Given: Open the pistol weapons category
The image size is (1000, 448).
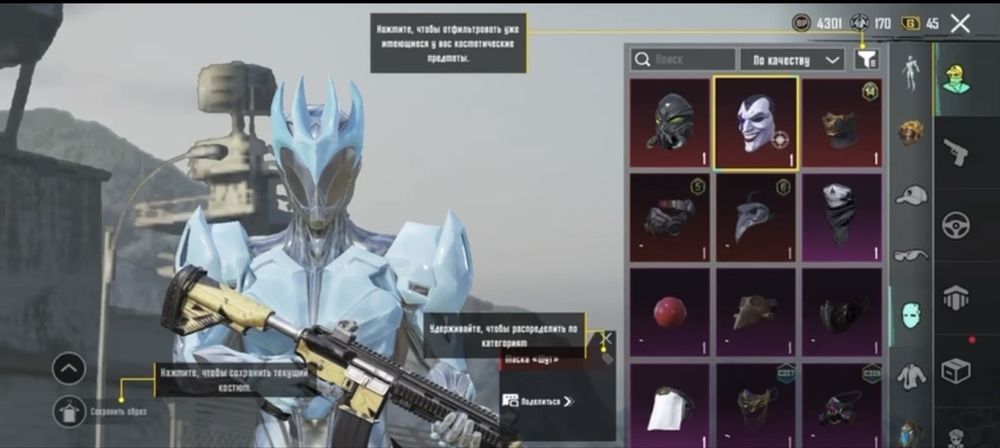Looking at the screenshot, I should click(x=957, y=152).
